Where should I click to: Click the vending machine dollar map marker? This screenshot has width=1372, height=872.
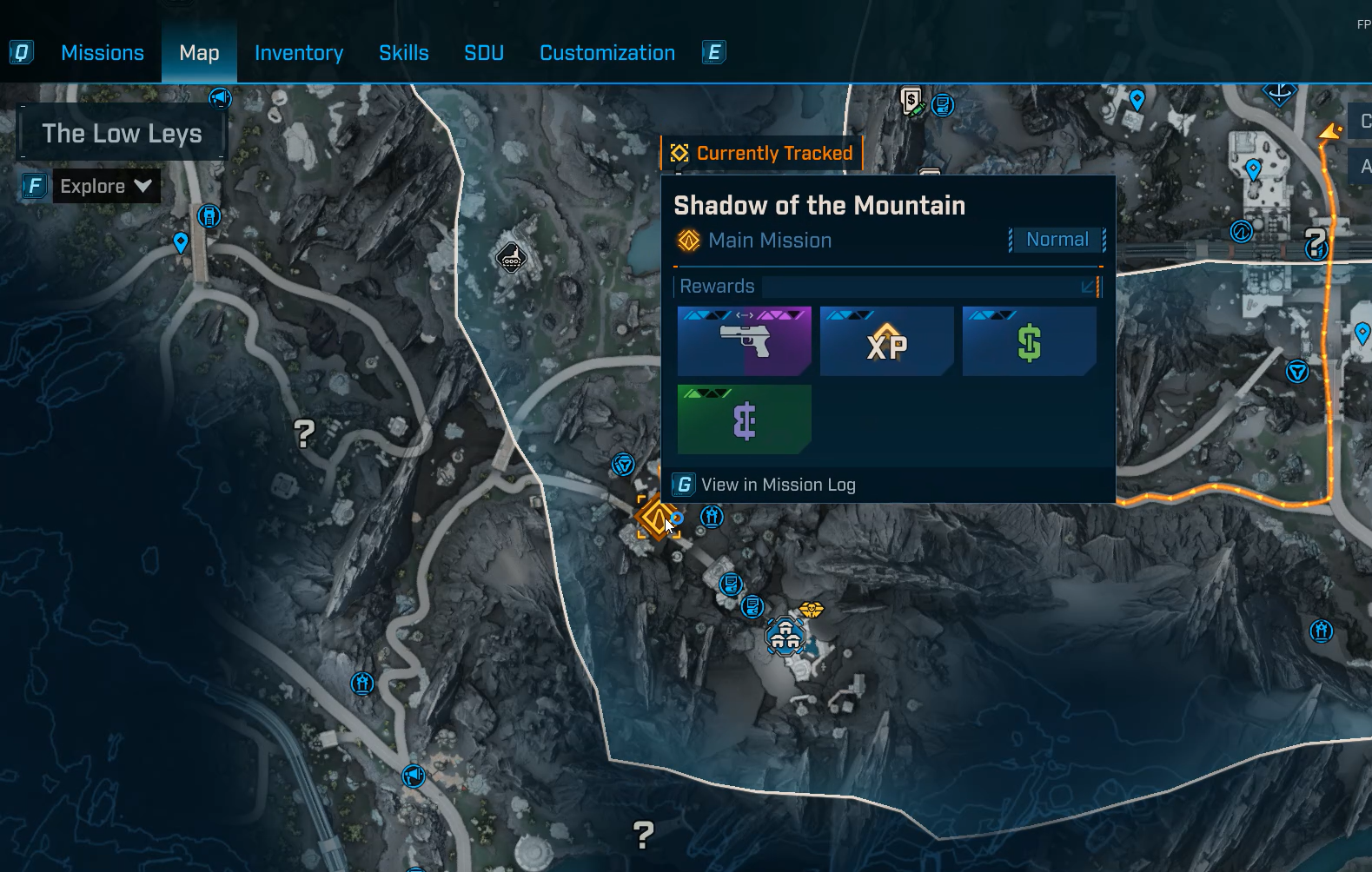coord(911,102)
